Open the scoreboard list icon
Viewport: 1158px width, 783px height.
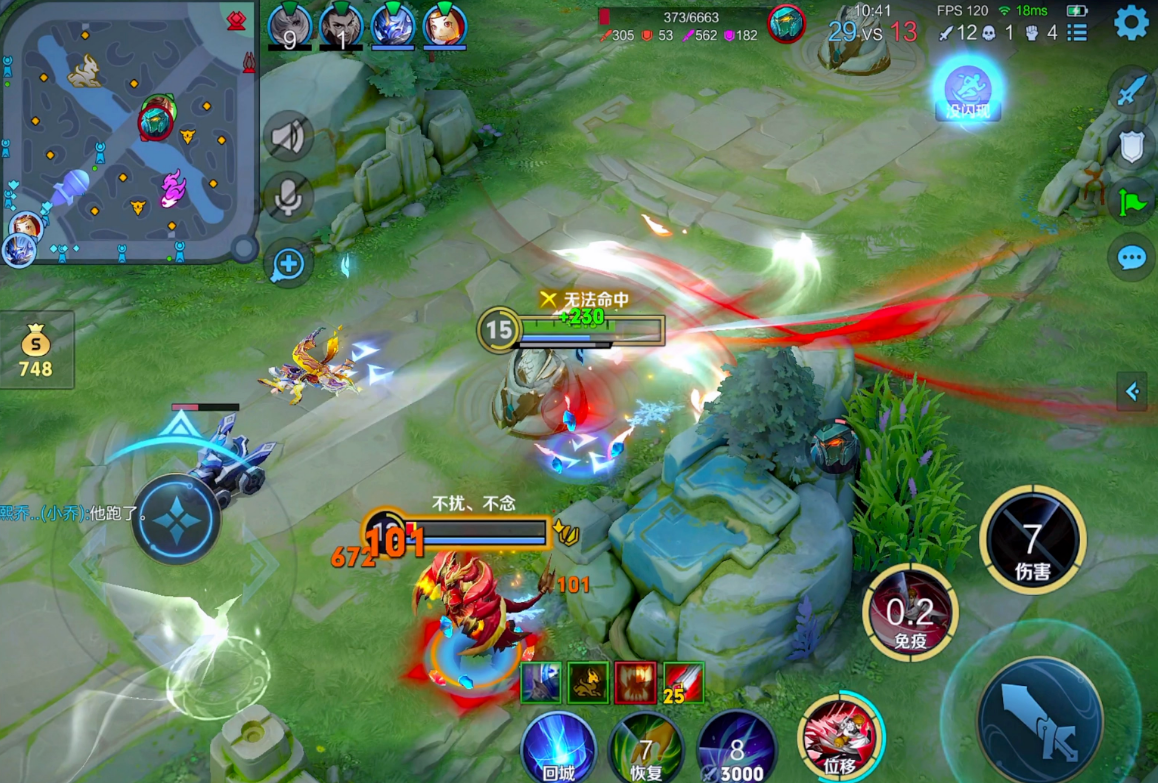[1077, 33]
